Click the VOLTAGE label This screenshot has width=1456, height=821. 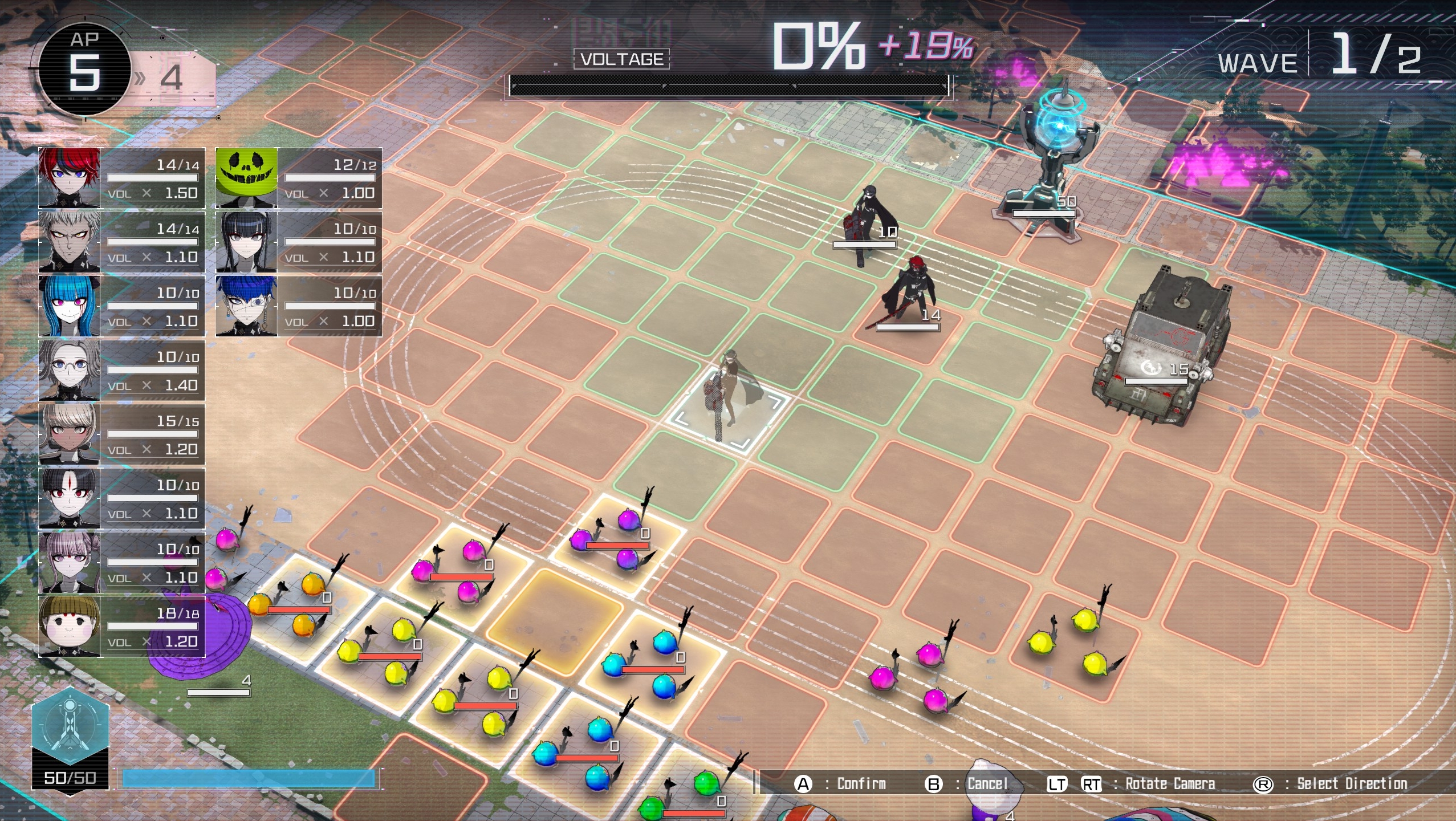(620, 57)
